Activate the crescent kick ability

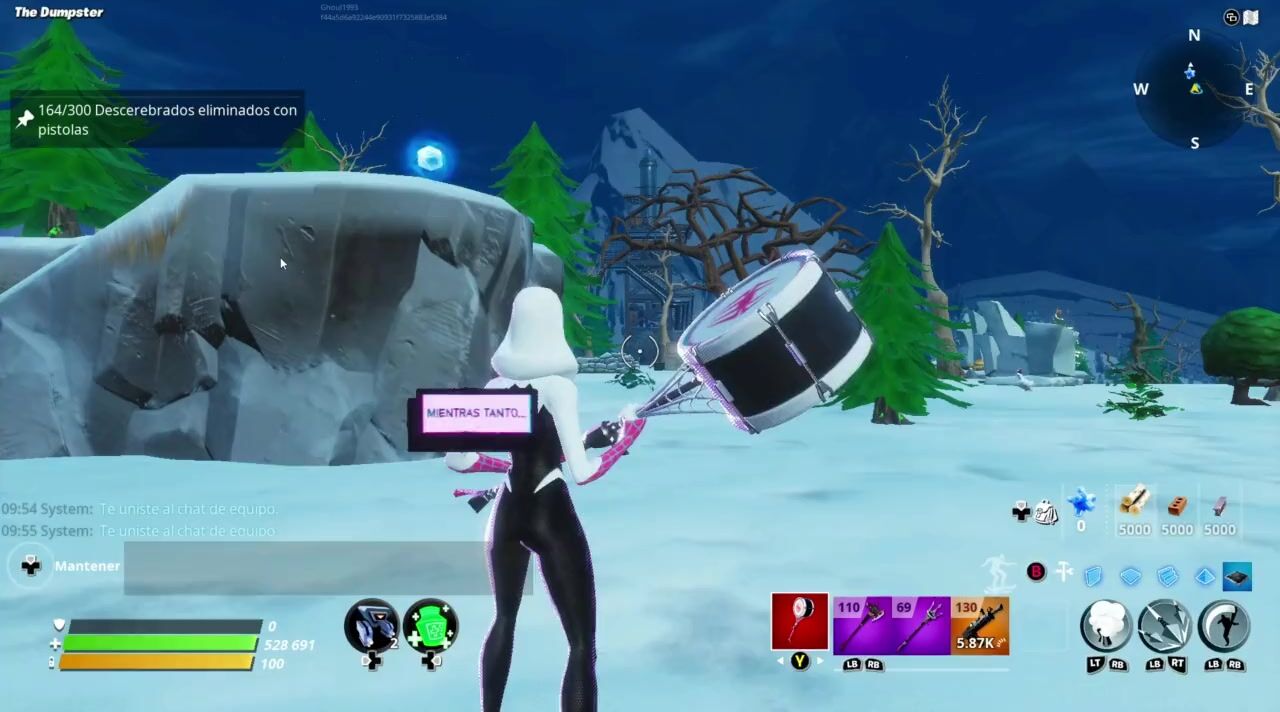(x=1224, y=626)
